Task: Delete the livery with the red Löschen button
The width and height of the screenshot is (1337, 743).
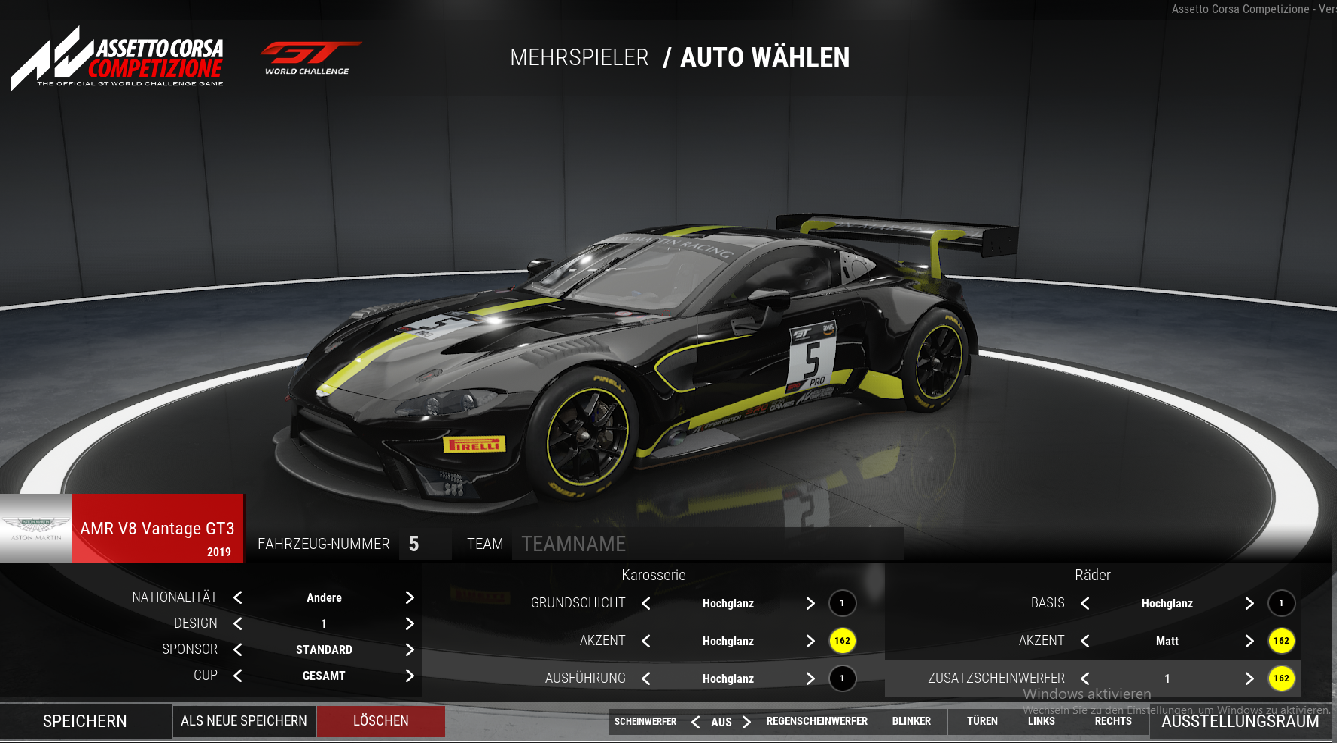Action: (x=380, y=721)
